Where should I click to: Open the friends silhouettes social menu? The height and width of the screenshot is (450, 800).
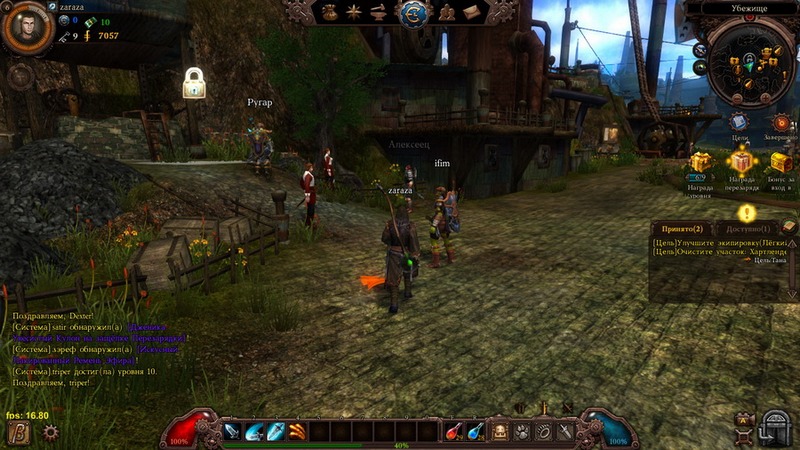[445, 12]
